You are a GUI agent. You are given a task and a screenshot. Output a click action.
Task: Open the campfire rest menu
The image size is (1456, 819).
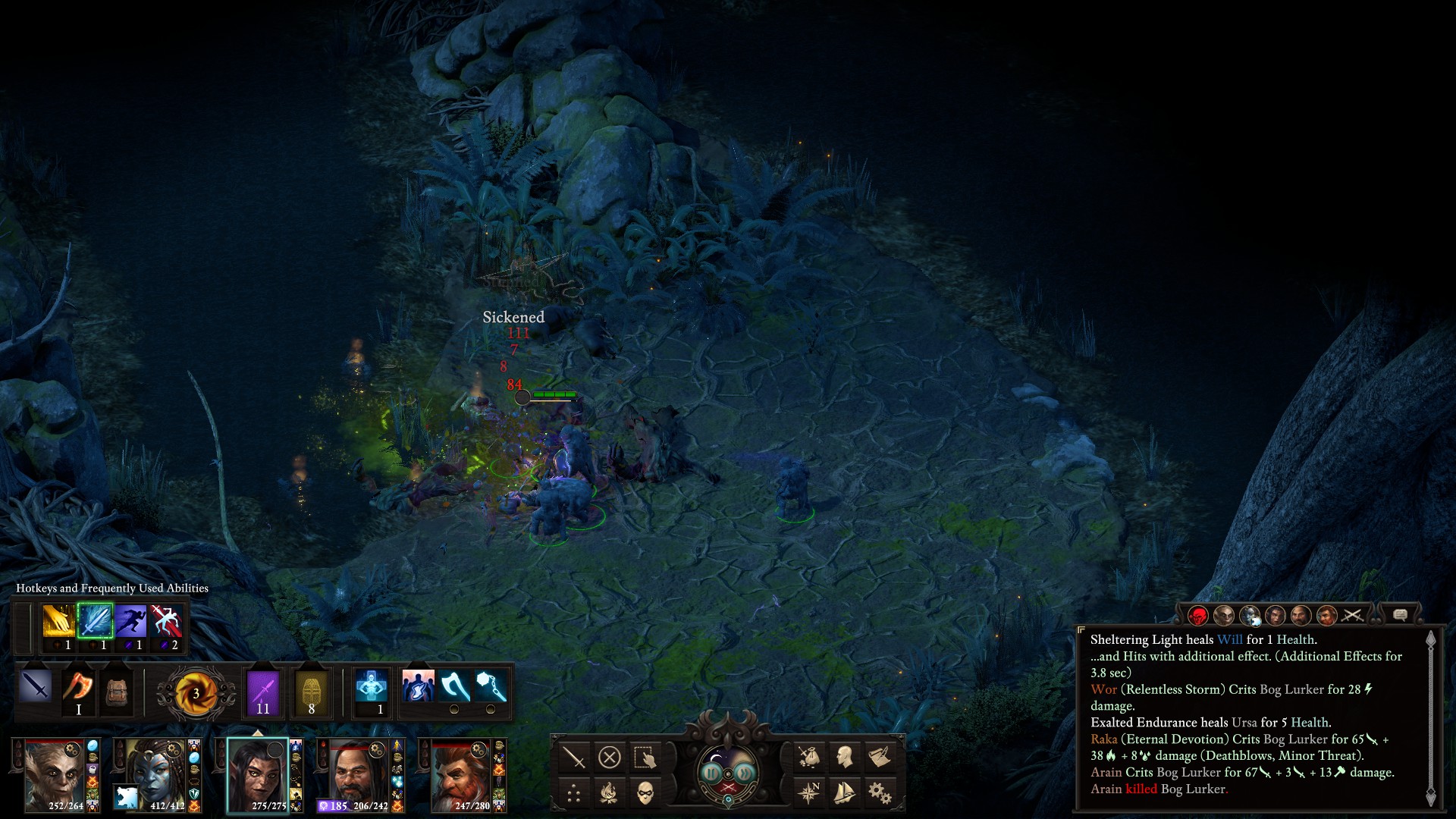coord(610,793)
